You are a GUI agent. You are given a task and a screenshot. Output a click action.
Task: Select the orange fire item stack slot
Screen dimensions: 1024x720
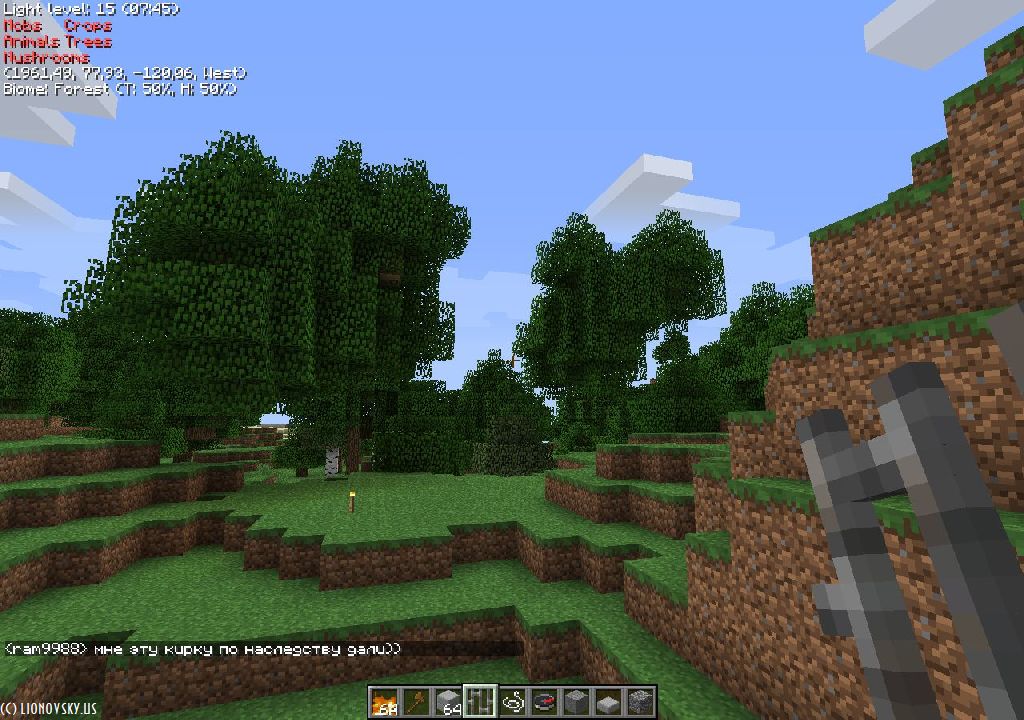tap(383, 702)
